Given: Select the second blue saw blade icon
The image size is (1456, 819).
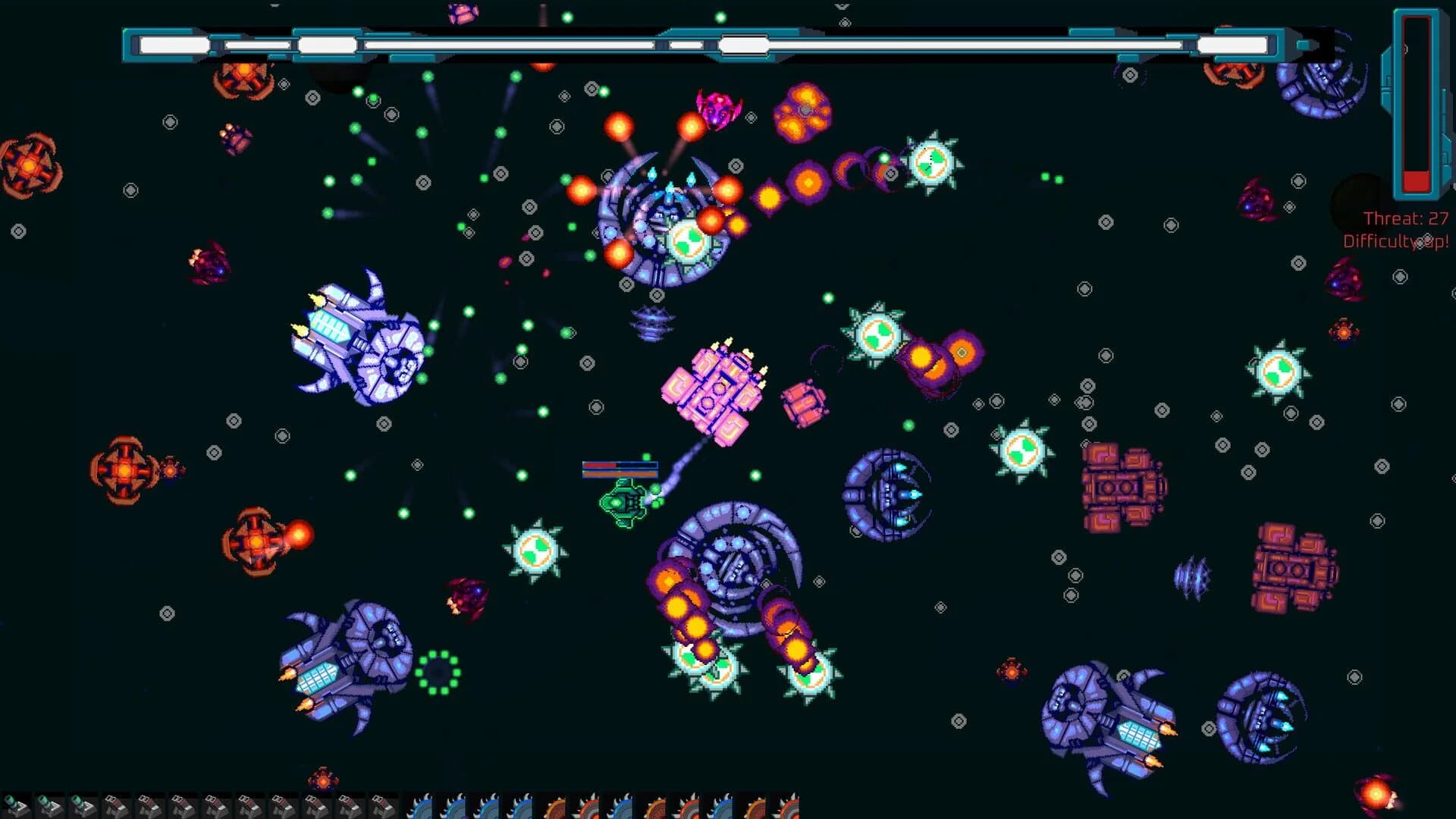Looking at the screenshot, I should pos(452,805).
